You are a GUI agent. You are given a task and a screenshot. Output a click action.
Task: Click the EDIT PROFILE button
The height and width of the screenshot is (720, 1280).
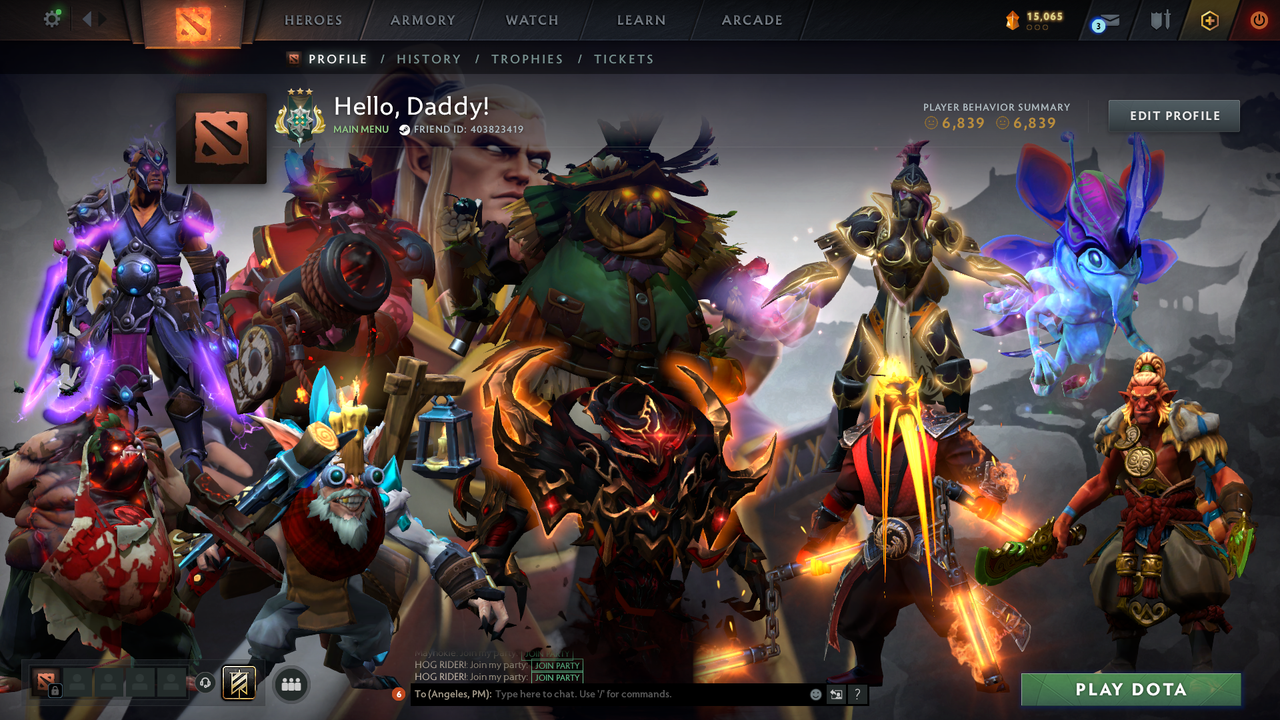1173,115
